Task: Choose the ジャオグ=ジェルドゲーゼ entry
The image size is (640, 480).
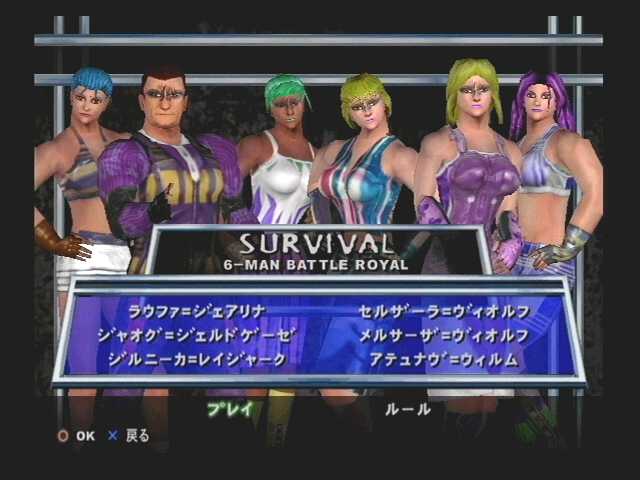Action: (198, 334)
